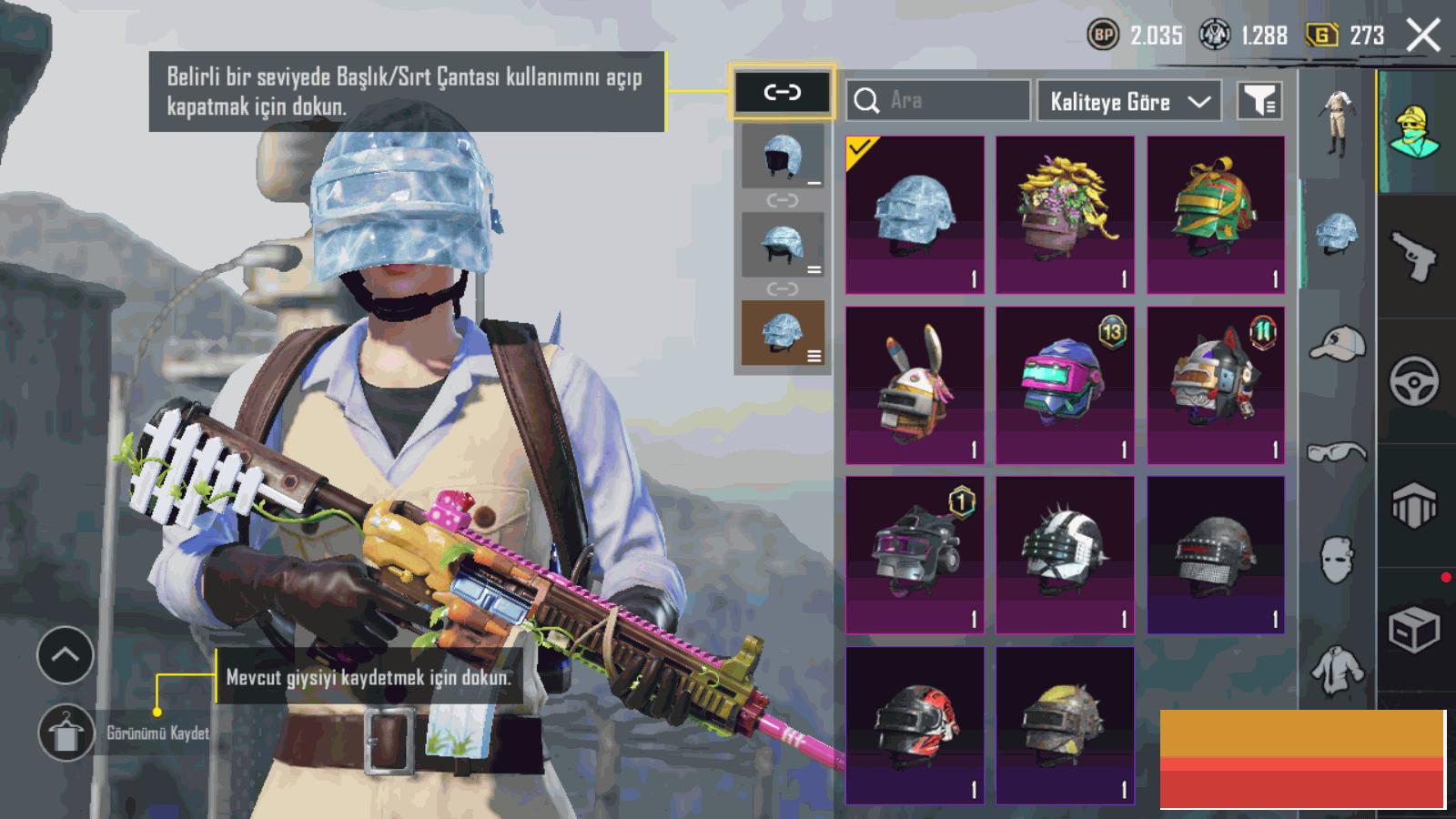Open the filter funnel button
The width and height of the screenshot is (1456, 819).
1260,101
